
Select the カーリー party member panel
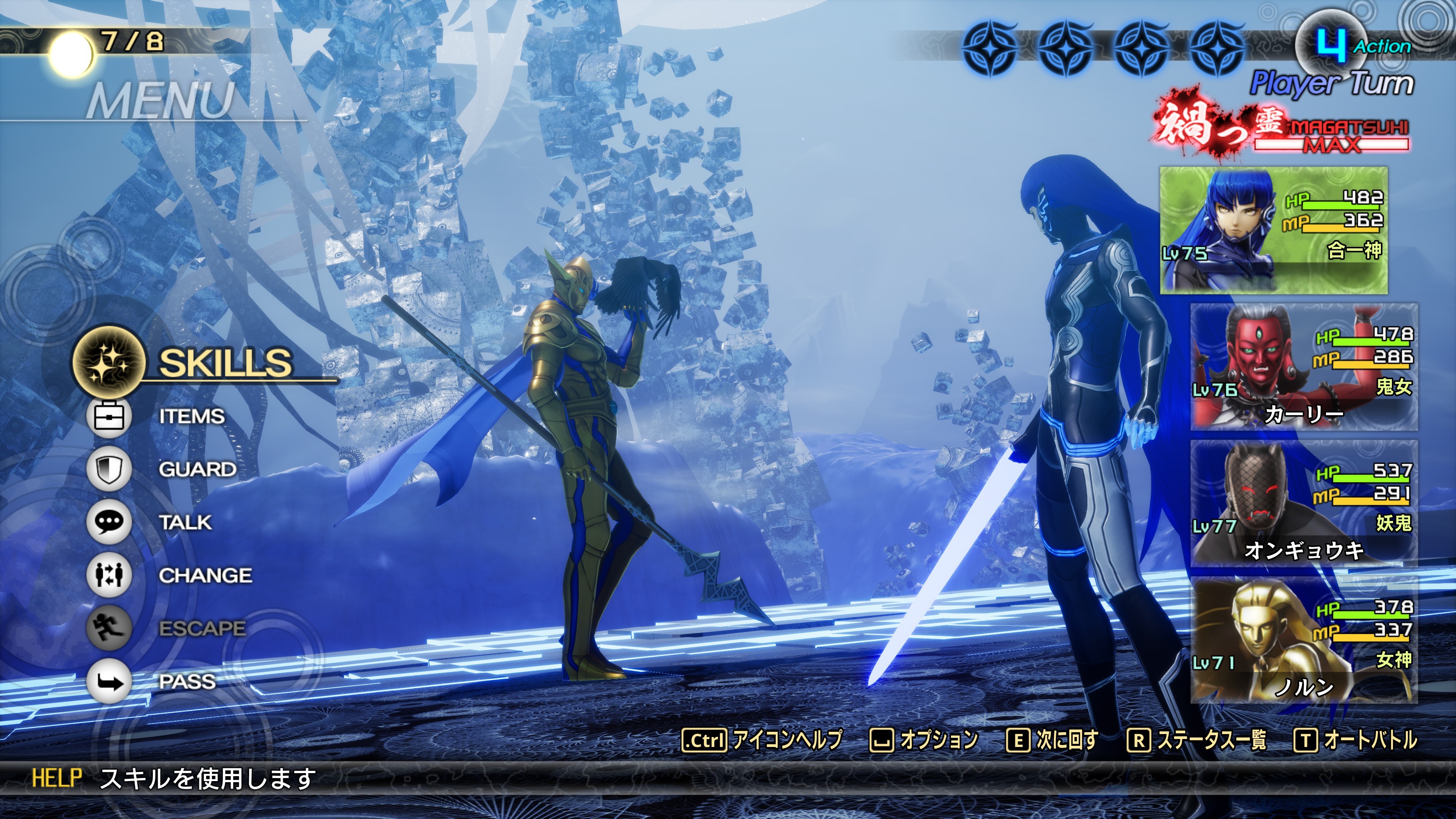click(x=1304, y=367)
